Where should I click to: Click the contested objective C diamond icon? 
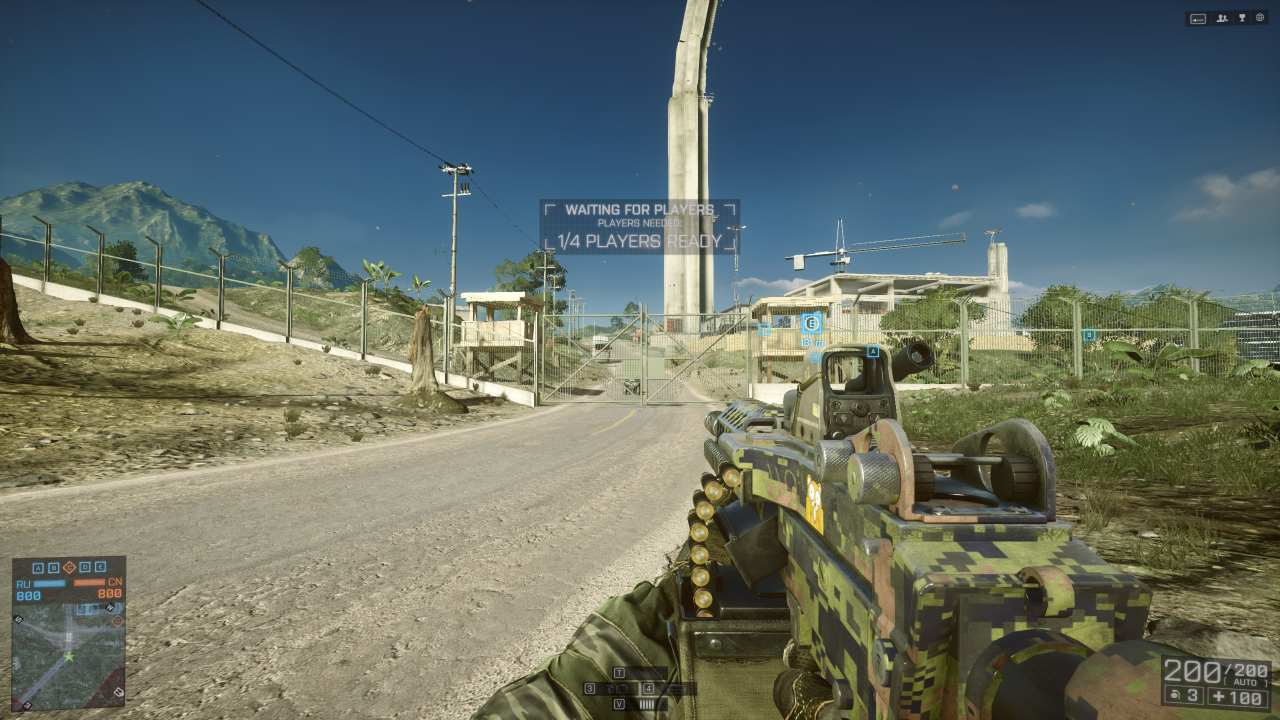pos(70,568)
